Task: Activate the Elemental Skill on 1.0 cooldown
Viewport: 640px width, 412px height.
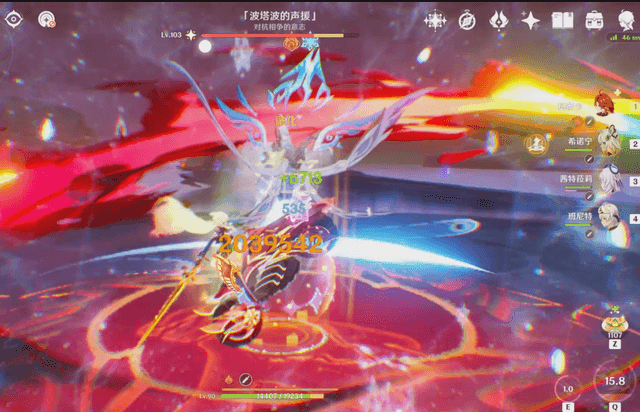Action: (567, 388)
